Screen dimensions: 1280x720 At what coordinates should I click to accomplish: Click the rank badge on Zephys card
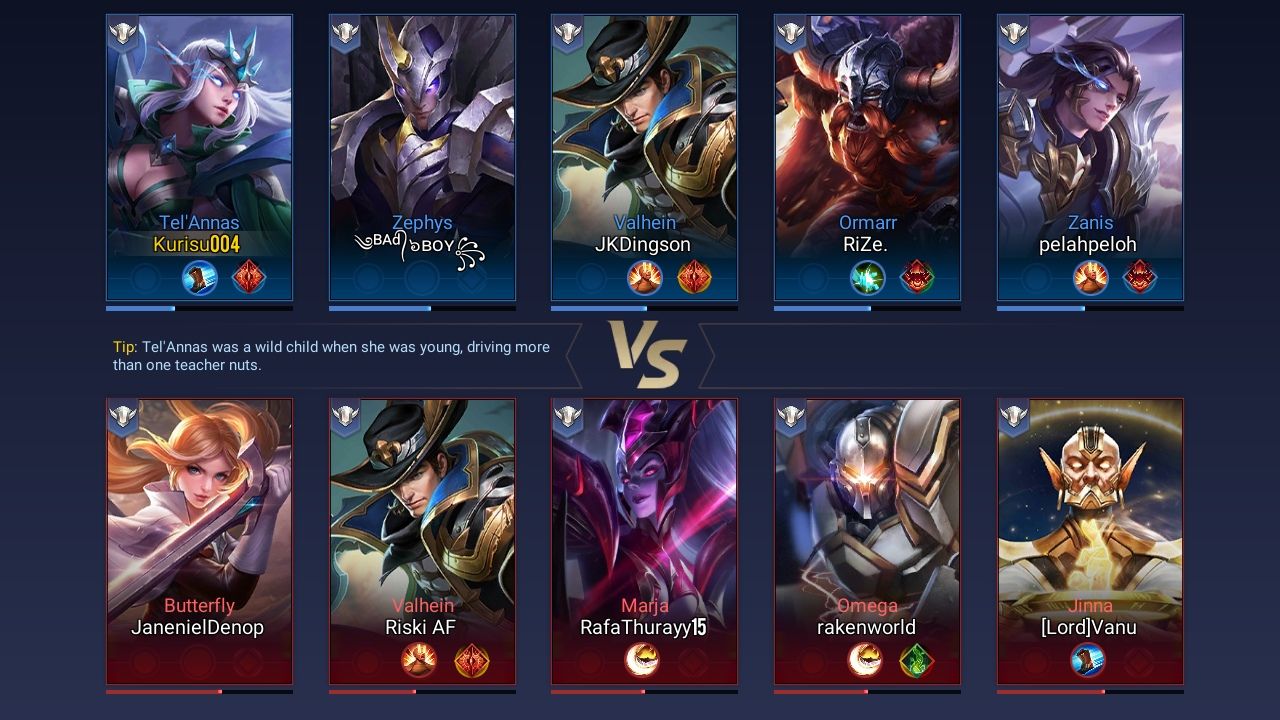[x=345, y=33]
